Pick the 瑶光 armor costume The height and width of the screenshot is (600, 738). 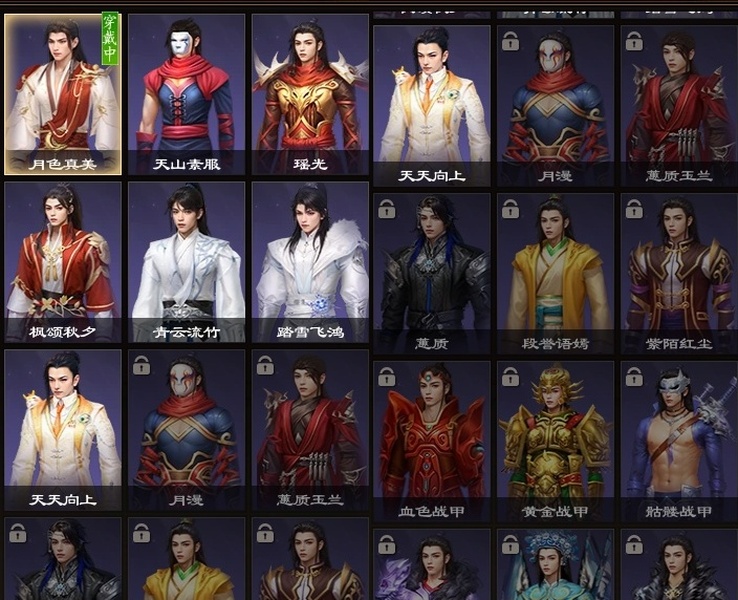click(310, 94)
